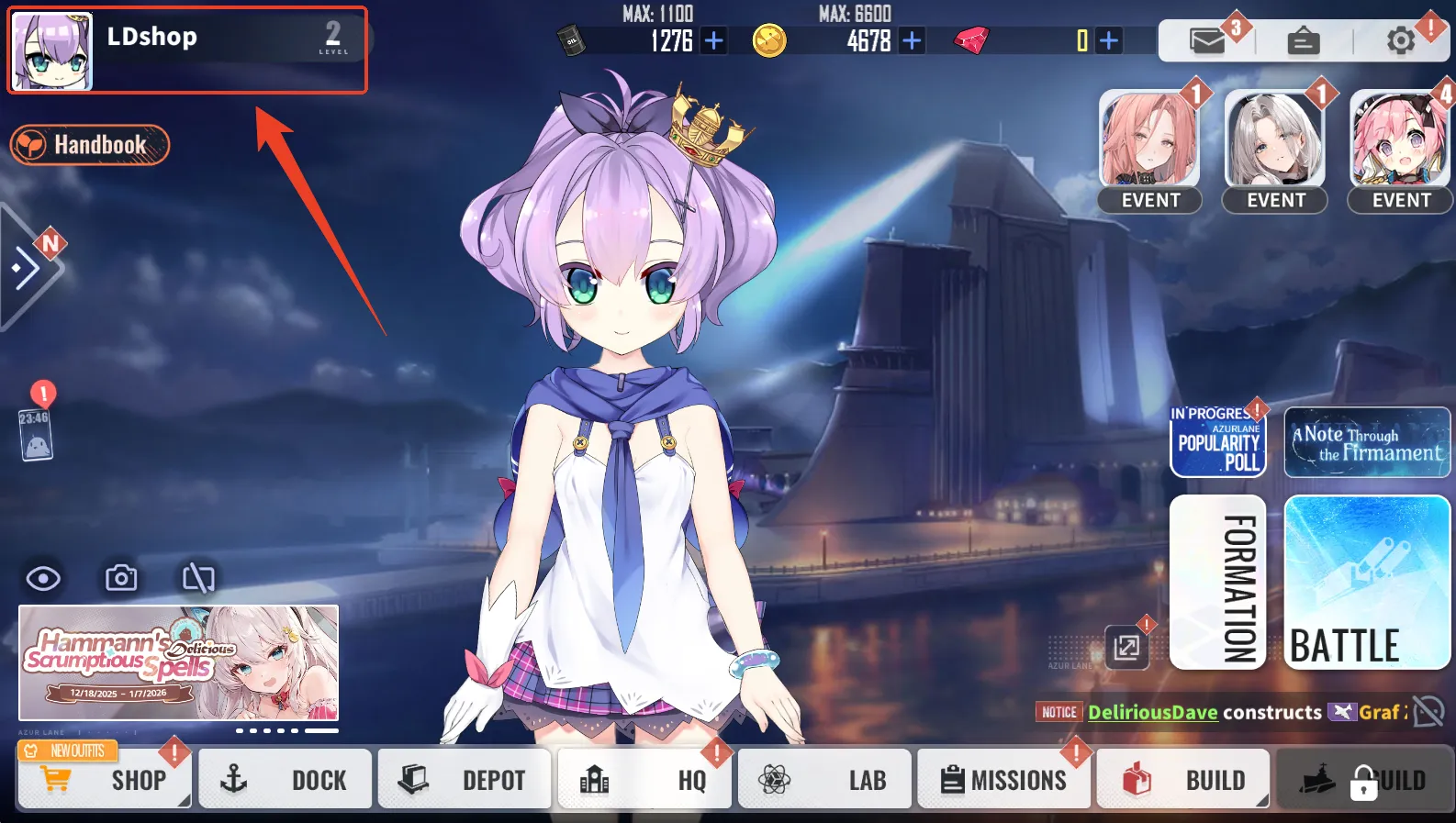This screenshot has width=1456, height=823.
Task: Go to HQ
Action: (x=644, y=779)
